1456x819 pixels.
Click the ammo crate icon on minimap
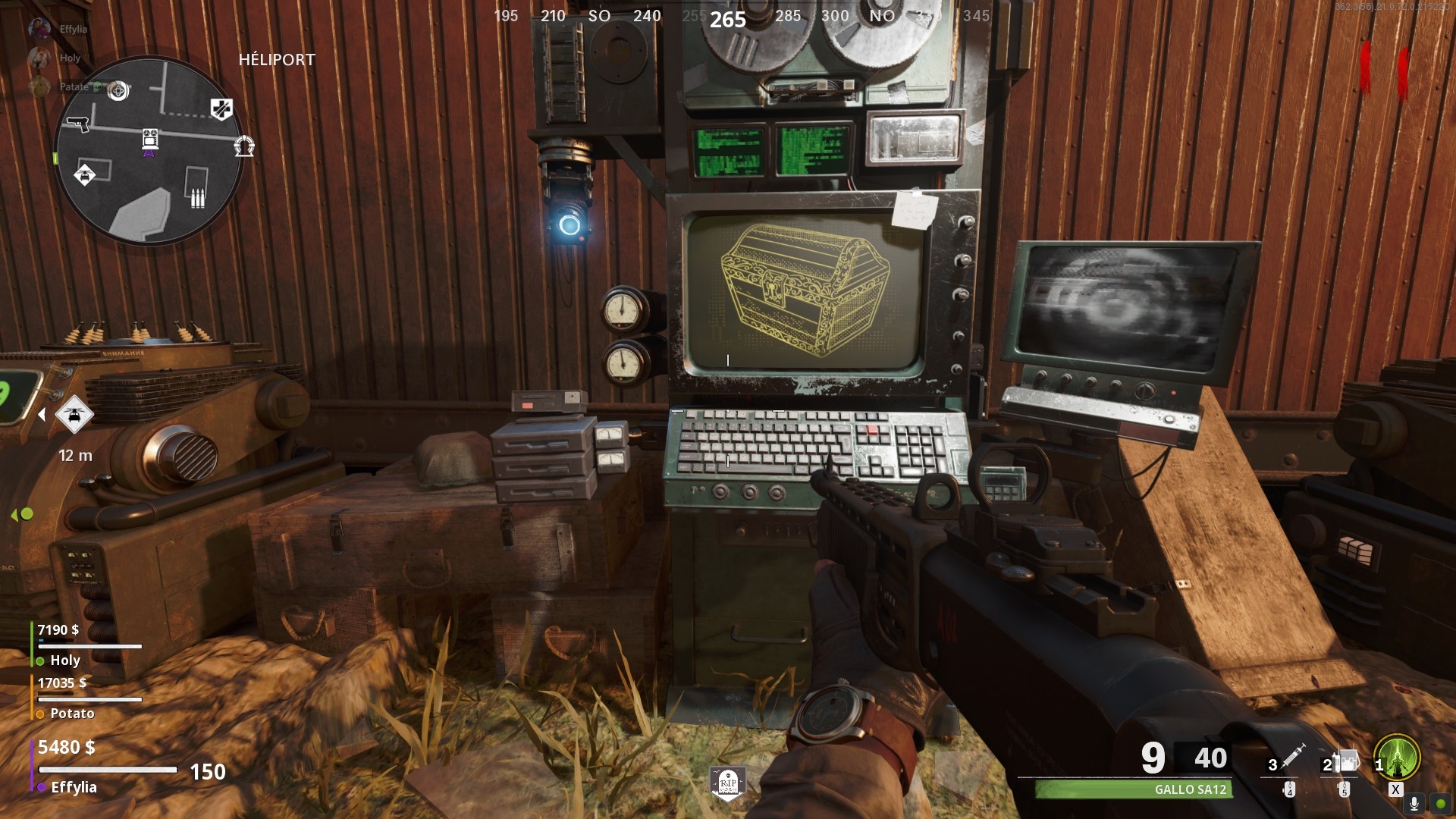(x=197, y=197)
